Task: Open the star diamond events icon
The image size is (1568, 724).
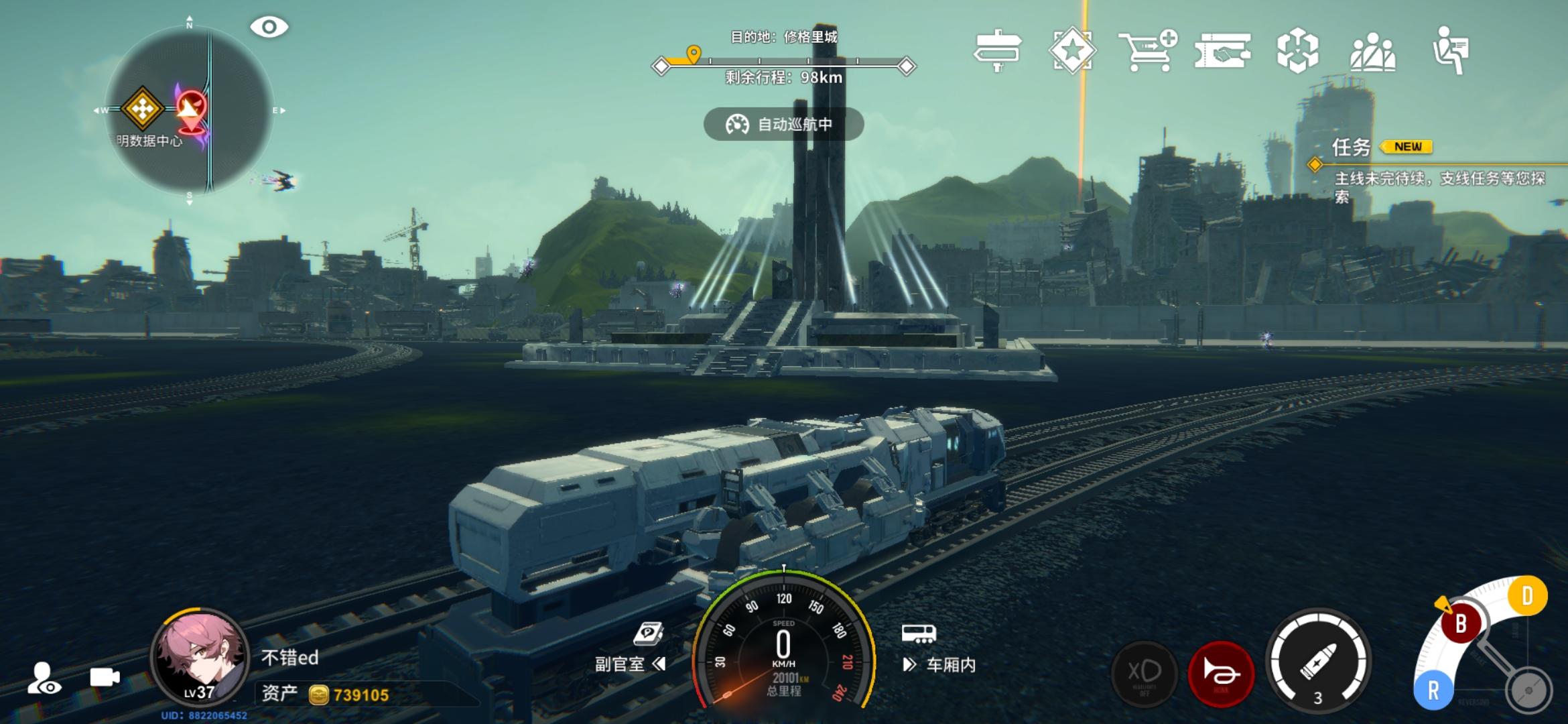Action: [1072, 50]
